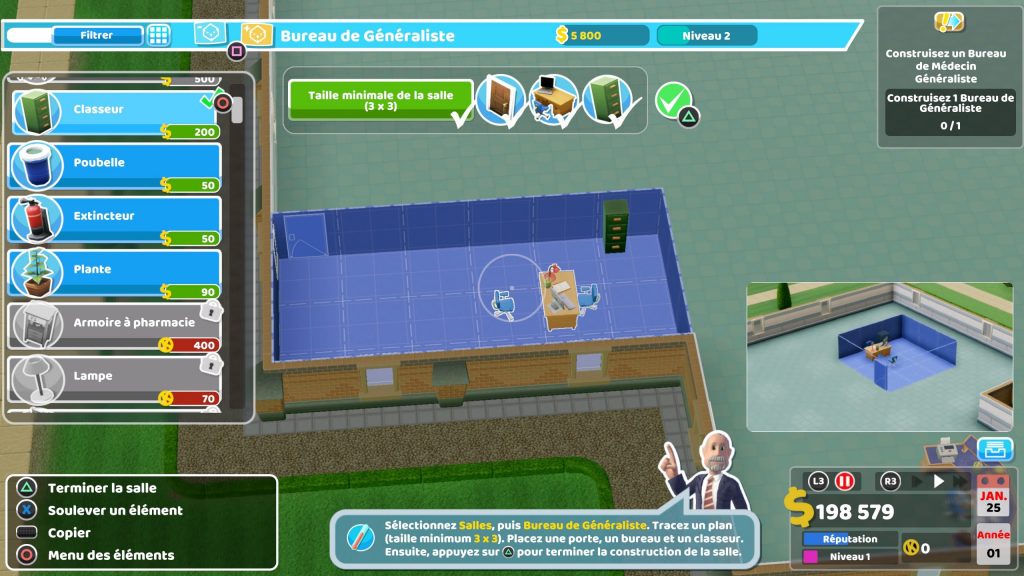This screenshot has height=576, width=1024.
Task: Select the Classeur filing cabinet item
Action: pyautogui.click(x=114, y=112)
